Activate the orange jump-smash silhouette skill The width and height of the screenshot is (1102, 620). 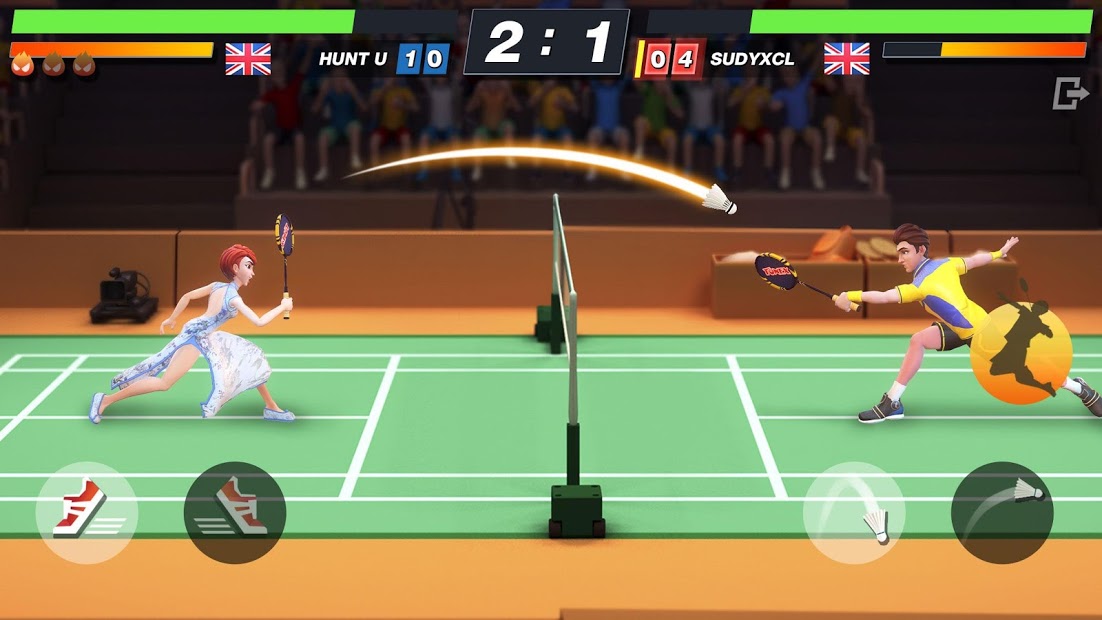tap(1021, 352)
